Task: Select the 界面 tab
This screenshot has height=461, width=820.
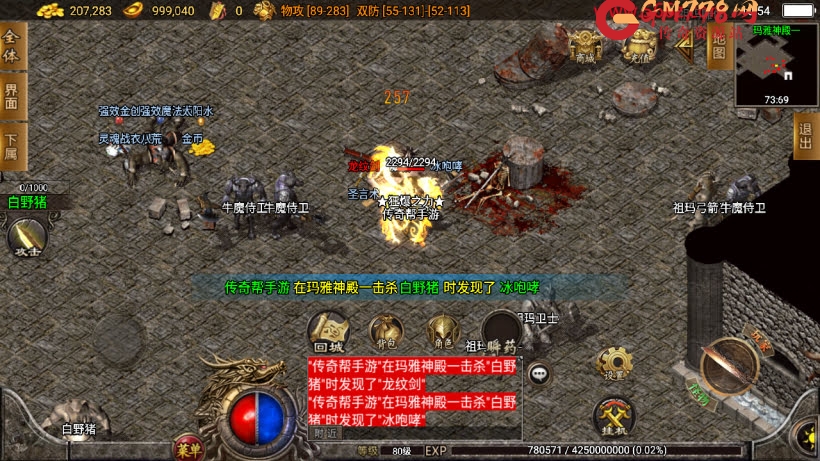Action: coord(12,96)
